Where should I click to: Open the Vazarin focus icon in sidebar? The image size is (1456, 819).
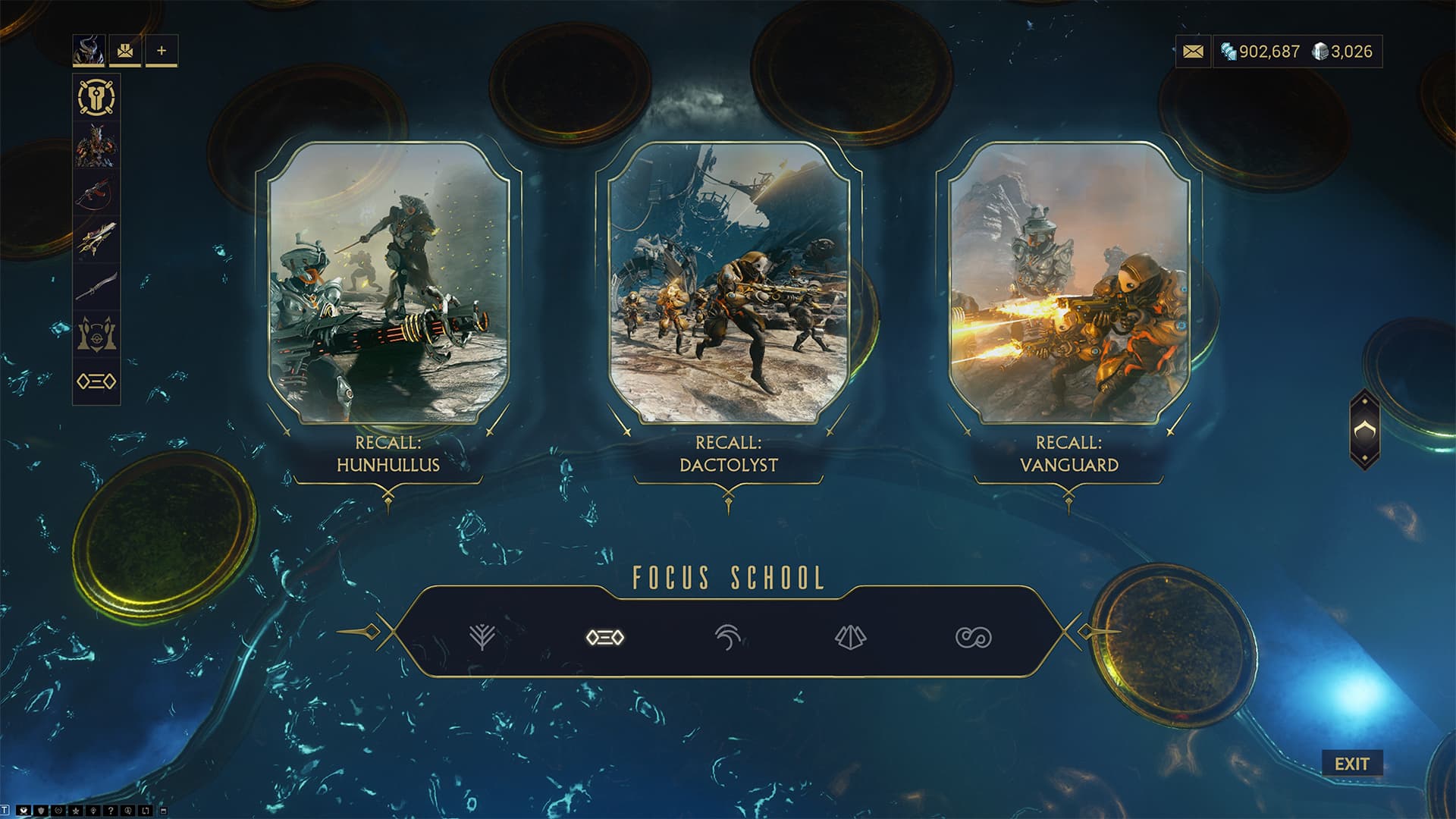click(x=96, y=381)
